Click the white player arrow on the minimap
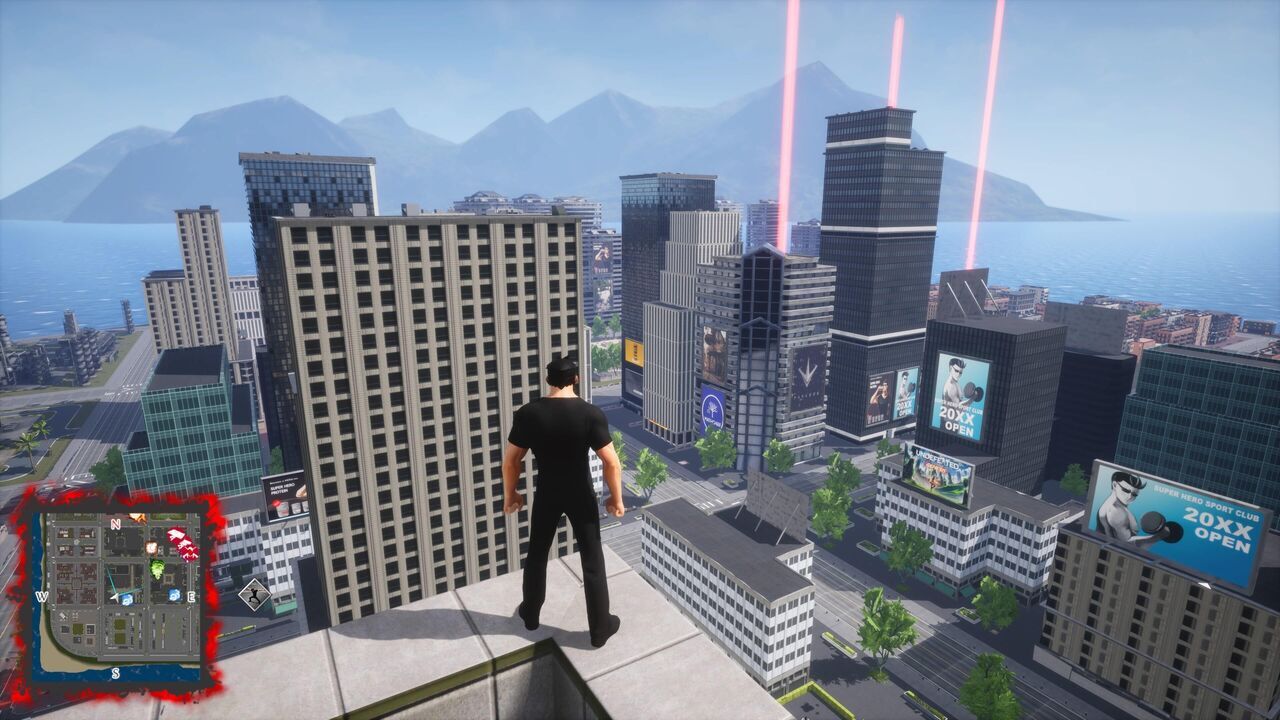This screenshot has width=1280, height=720. tap(117, 596)
